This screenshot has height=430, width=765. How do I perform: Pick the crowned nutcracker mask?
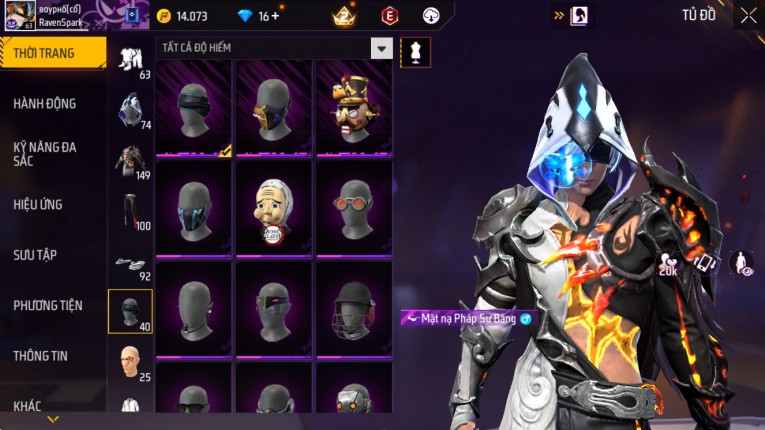[x=353, y=108]
